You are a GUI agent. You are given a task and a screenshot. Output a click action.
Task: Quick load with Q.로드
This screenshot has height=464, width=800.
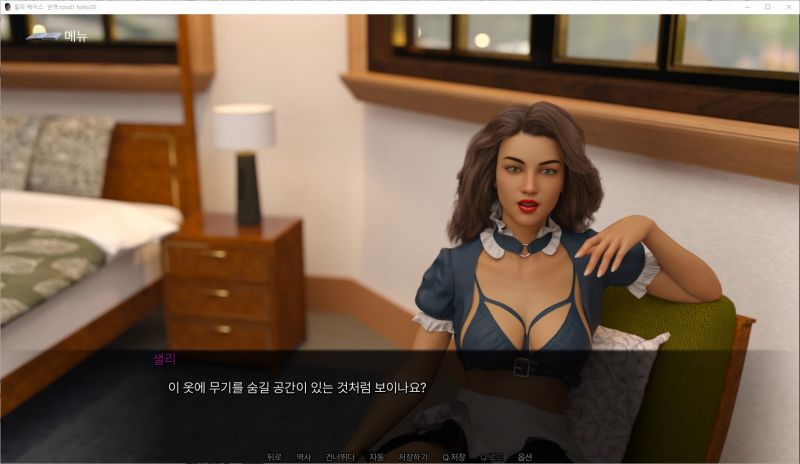(491, 457)
